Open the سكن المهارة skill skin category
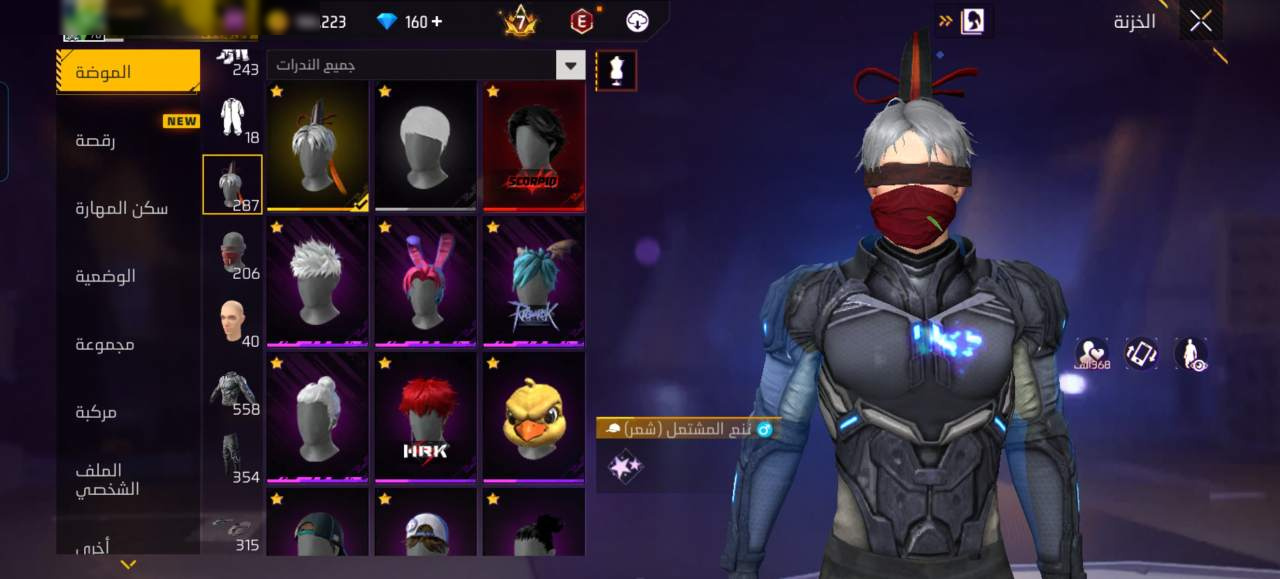1280x579 pixels. 122,208
